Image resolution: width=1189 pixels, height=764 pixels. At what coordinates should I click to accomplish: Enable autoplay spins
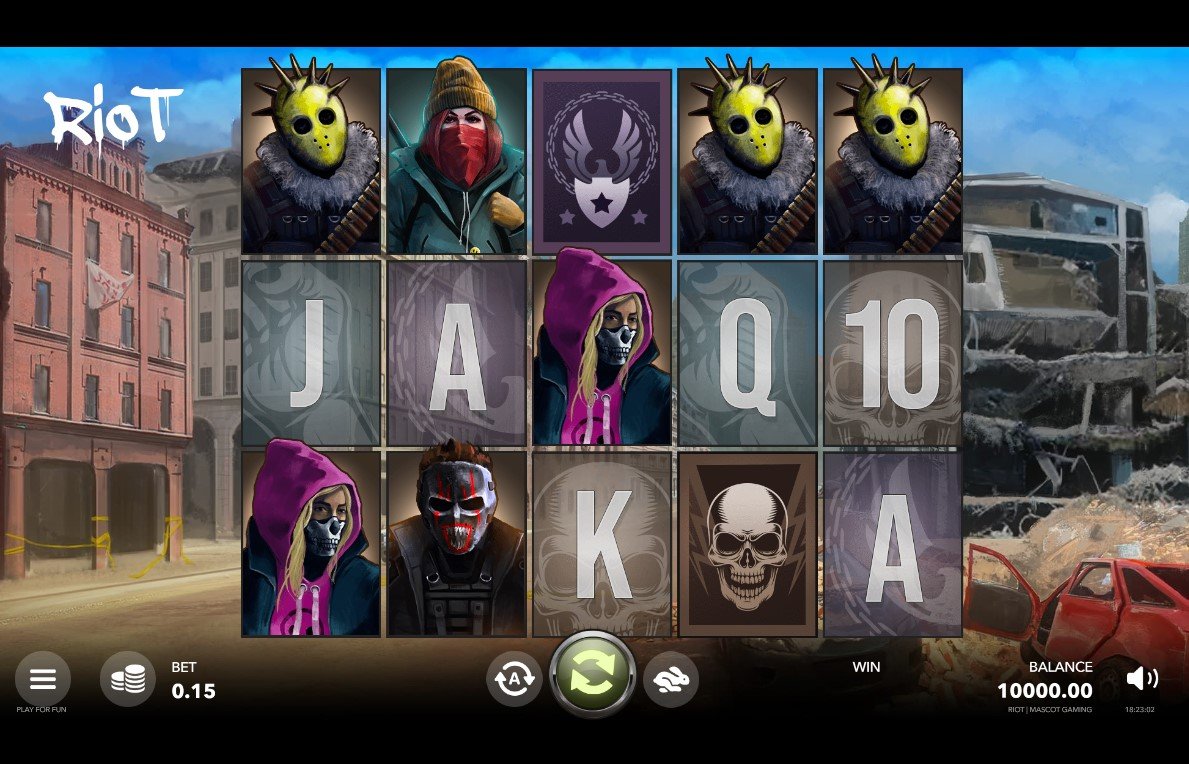tap(514, 679)
